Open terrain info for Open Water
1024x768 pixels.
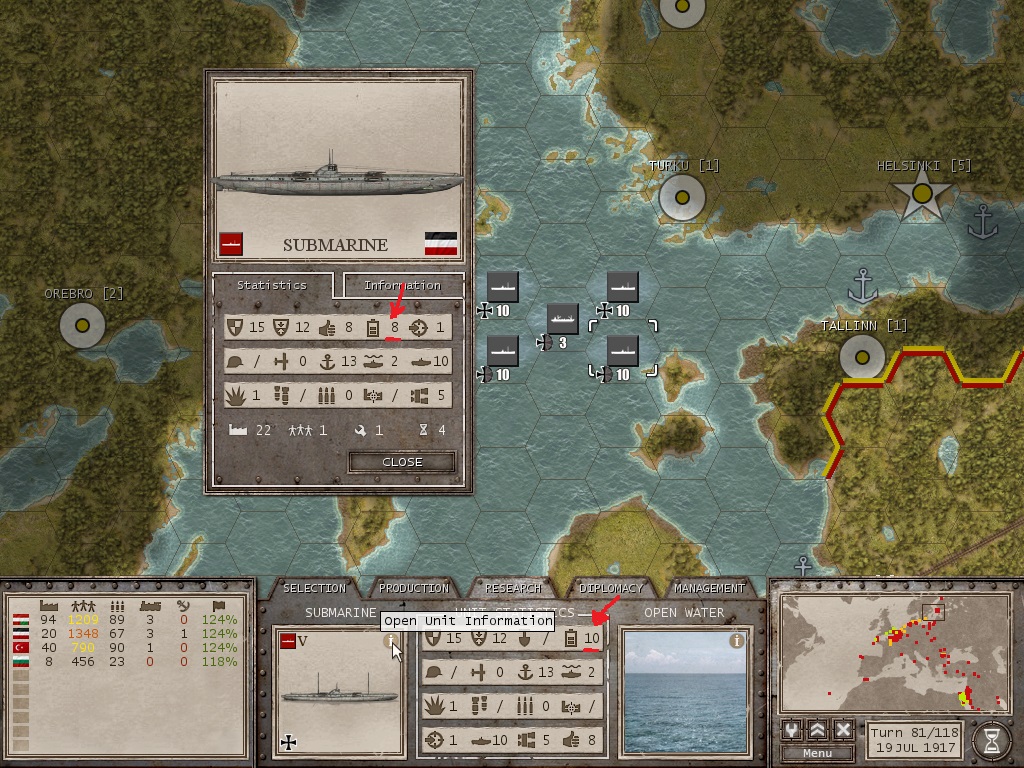coord(737,641)
